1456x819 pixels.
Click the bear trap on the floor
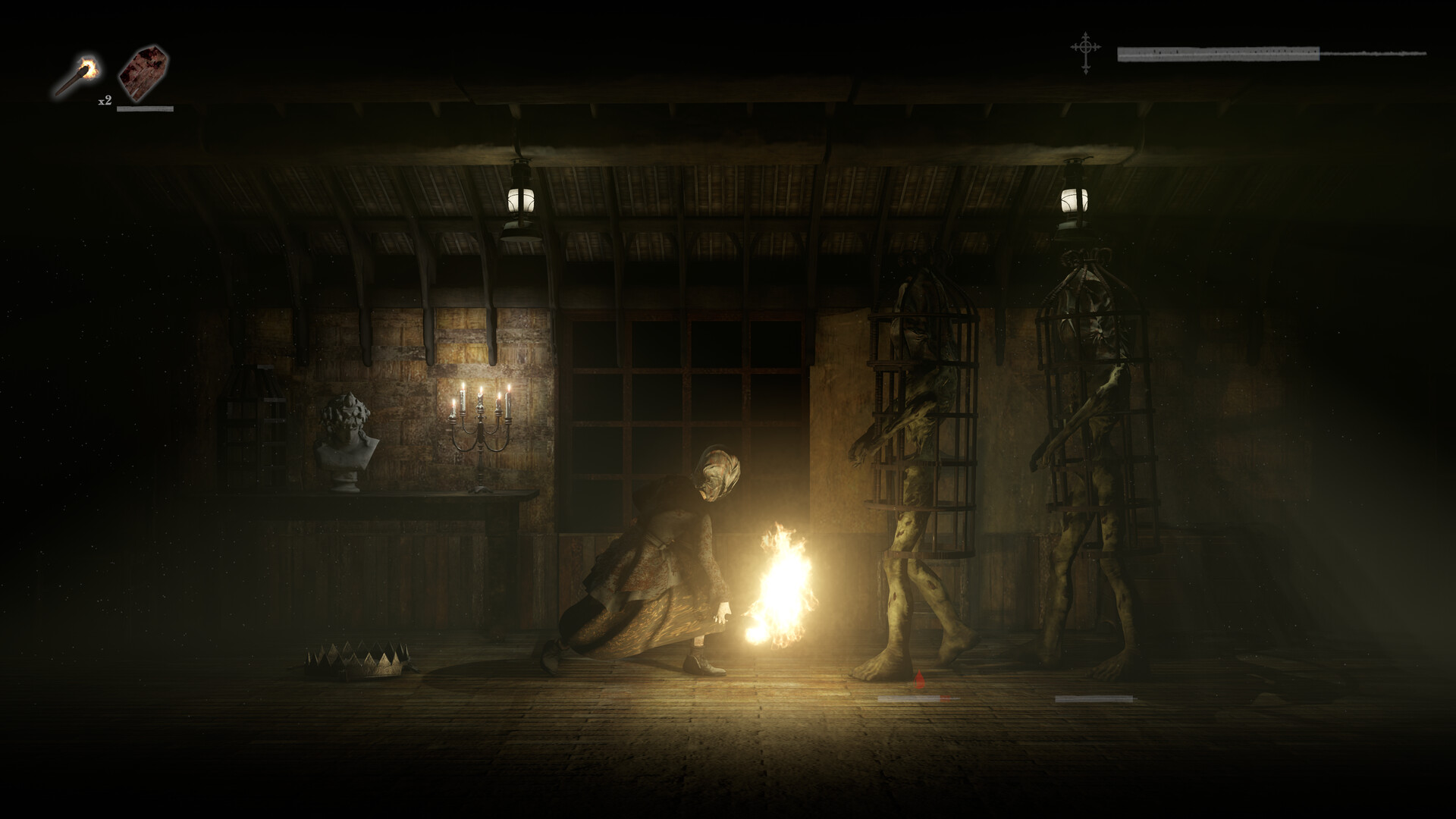coord(356,661)
